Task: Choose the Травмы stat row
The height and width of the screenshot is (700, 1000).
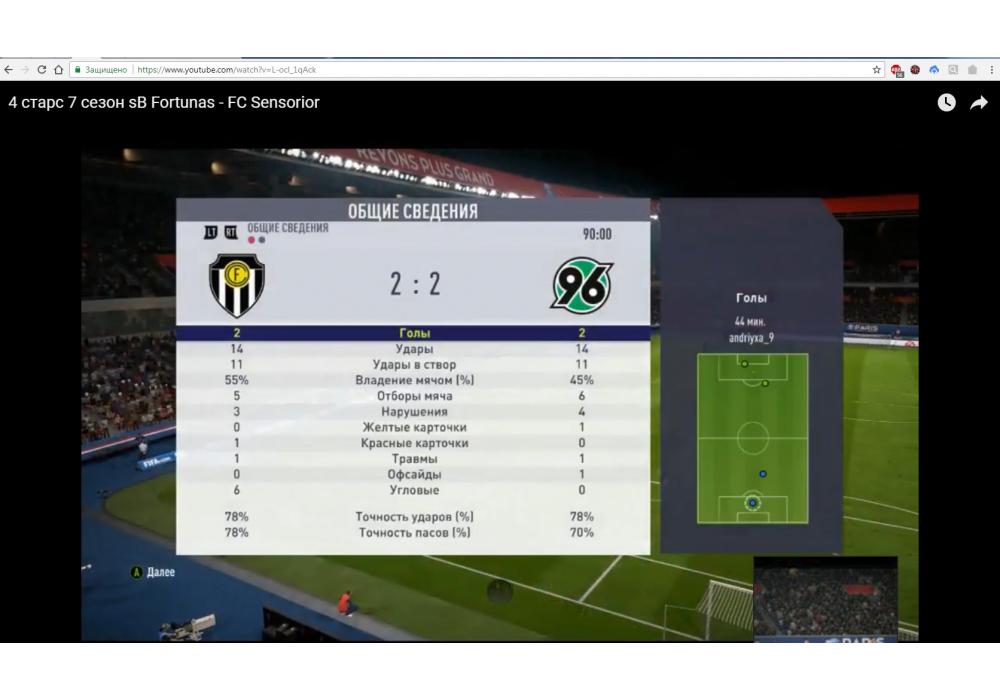Action: click(x=414, y=459)
